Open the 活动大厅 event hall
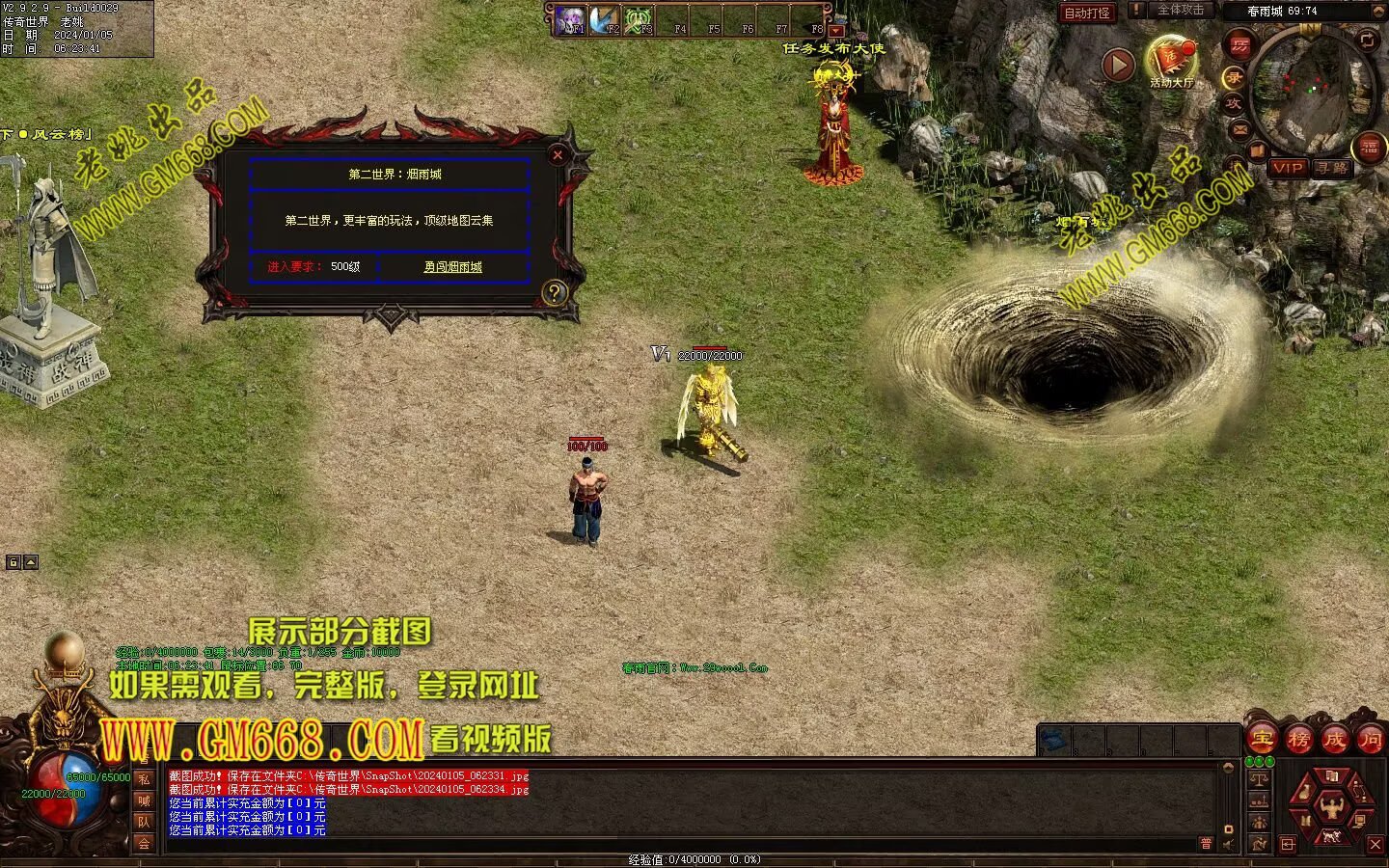Screen dimensions: 1389x868 1171,60
